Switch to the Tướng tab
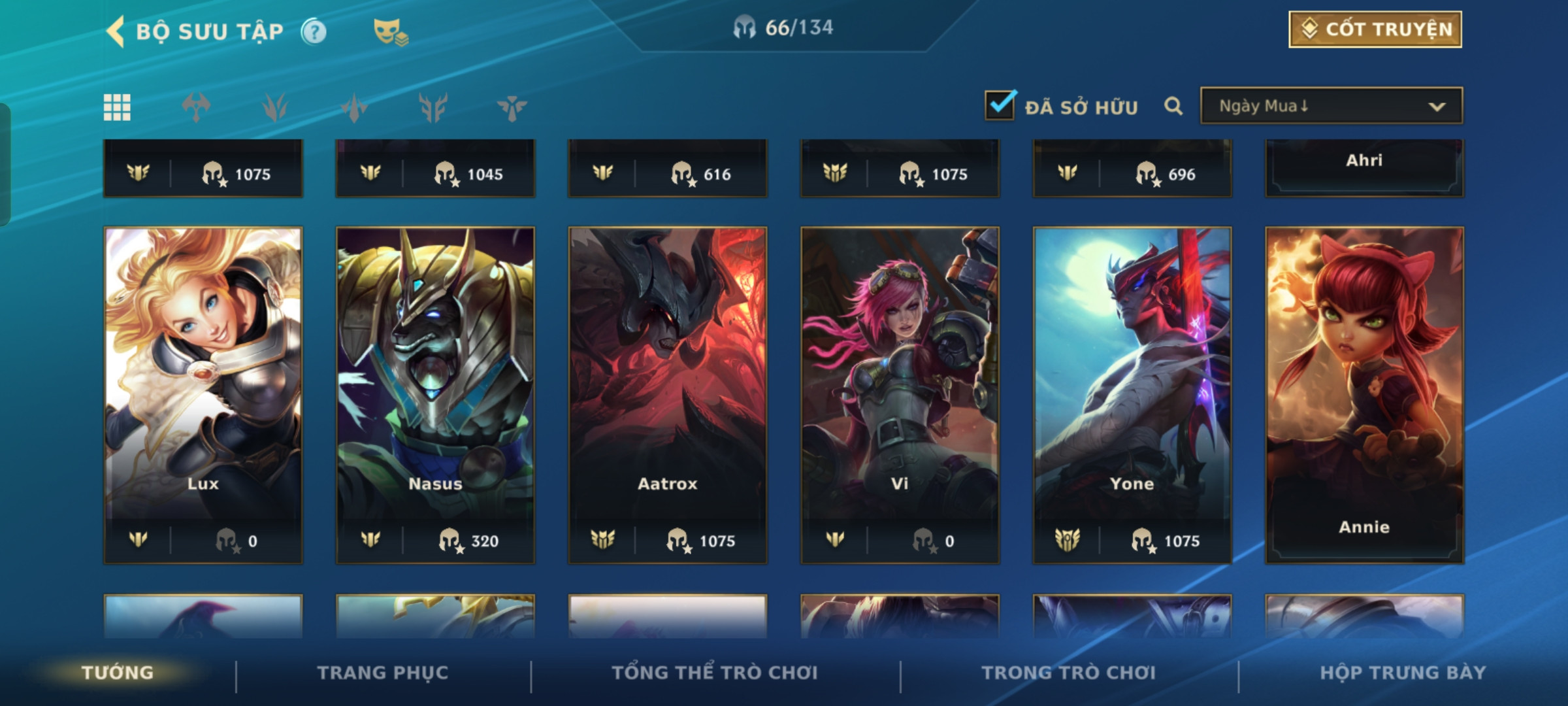This screenshot has height=706, width=1568. point(118,673)
